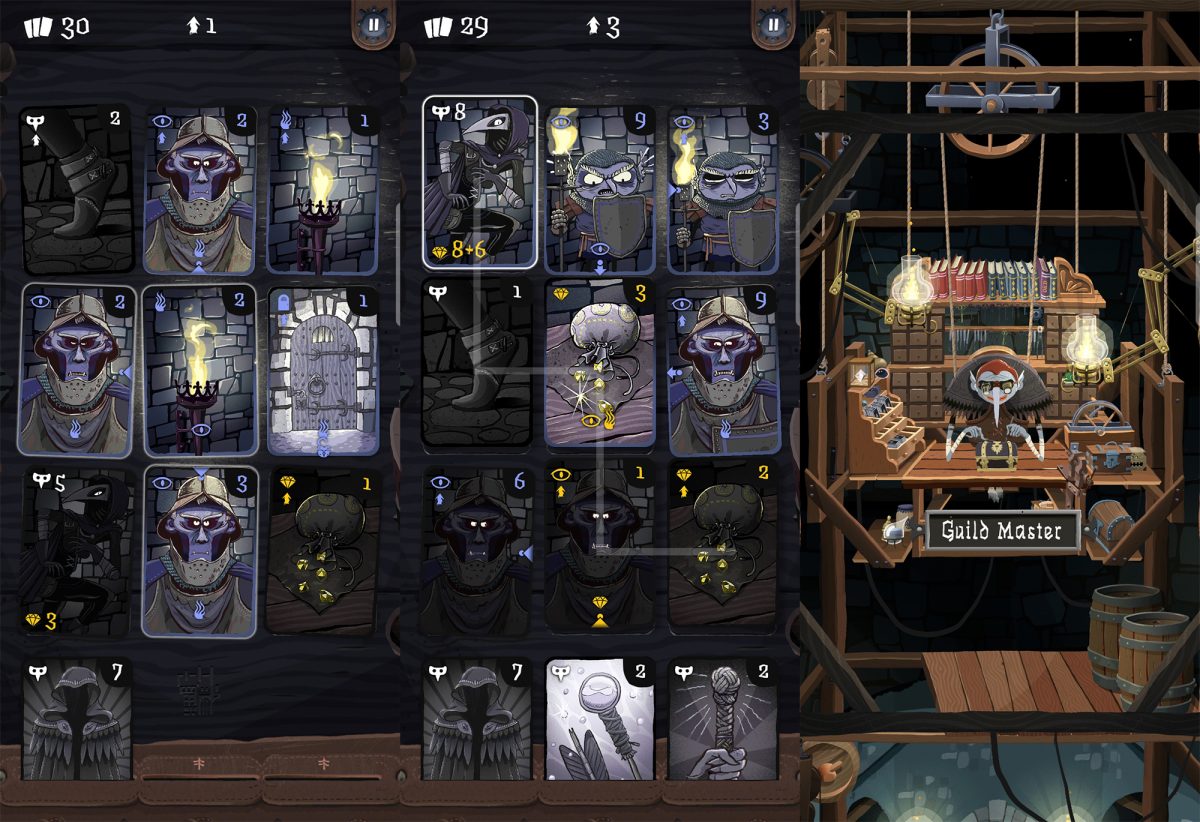1200x822 pixels.
Task: Open the Guild Master sign
Action: click(x=1002, y=531)
